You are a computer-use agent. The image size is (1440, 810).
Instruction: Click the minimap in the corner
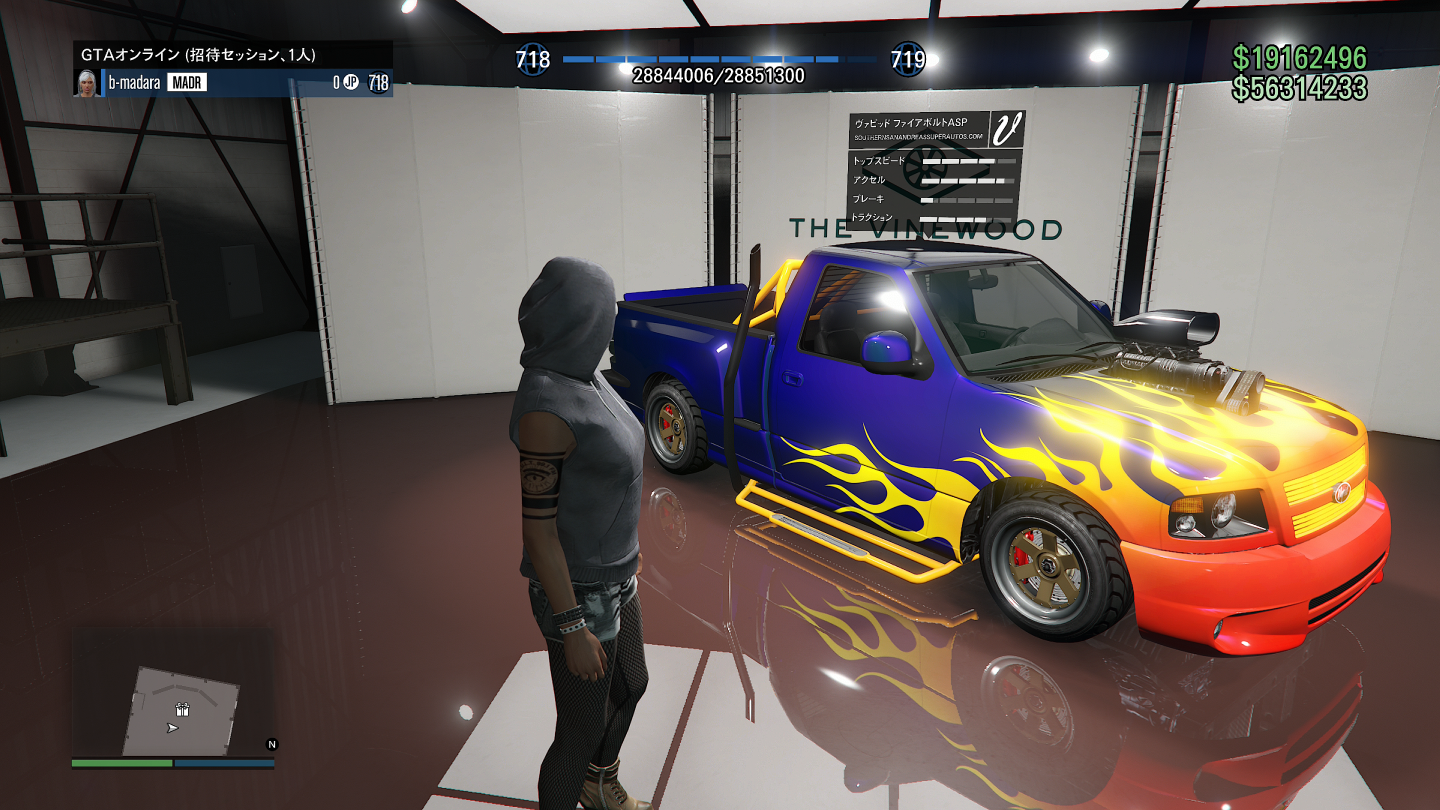[x=173, y=694]
